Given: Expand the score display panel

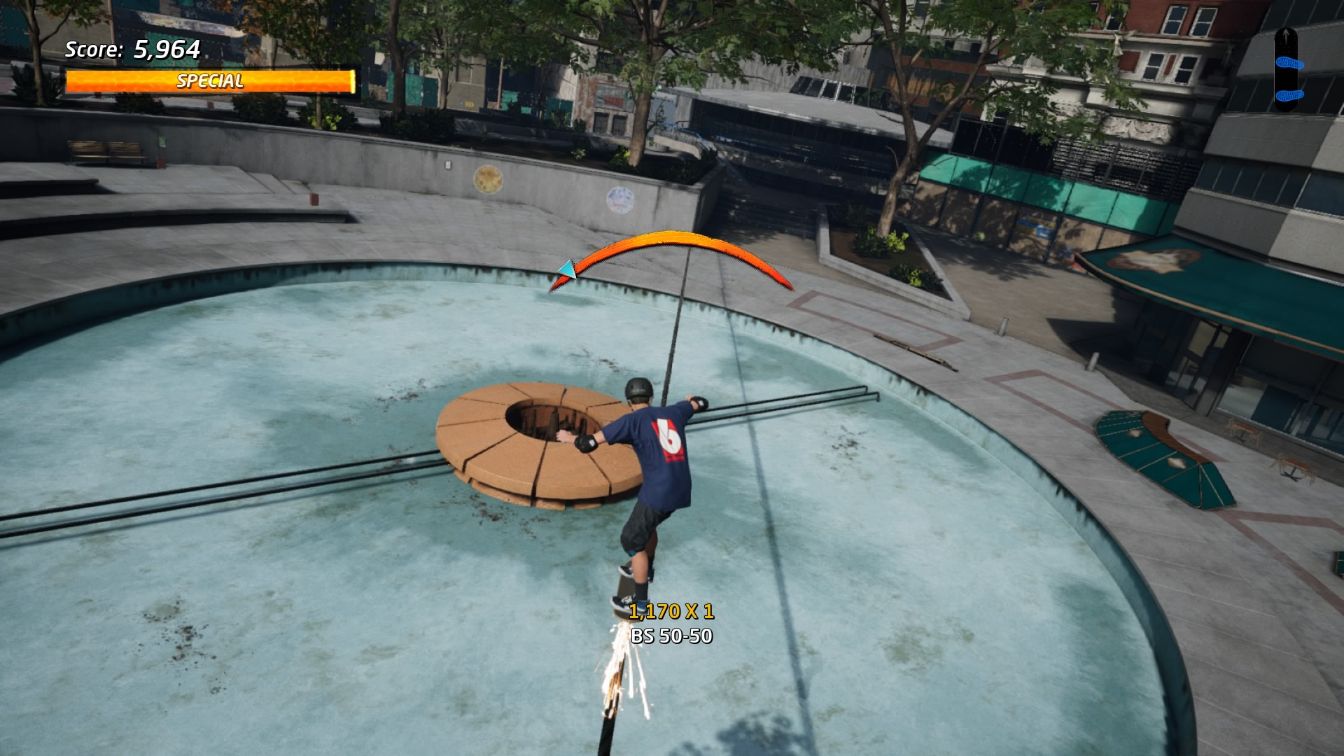Looking at the screenshot, I should pos(128,48).
